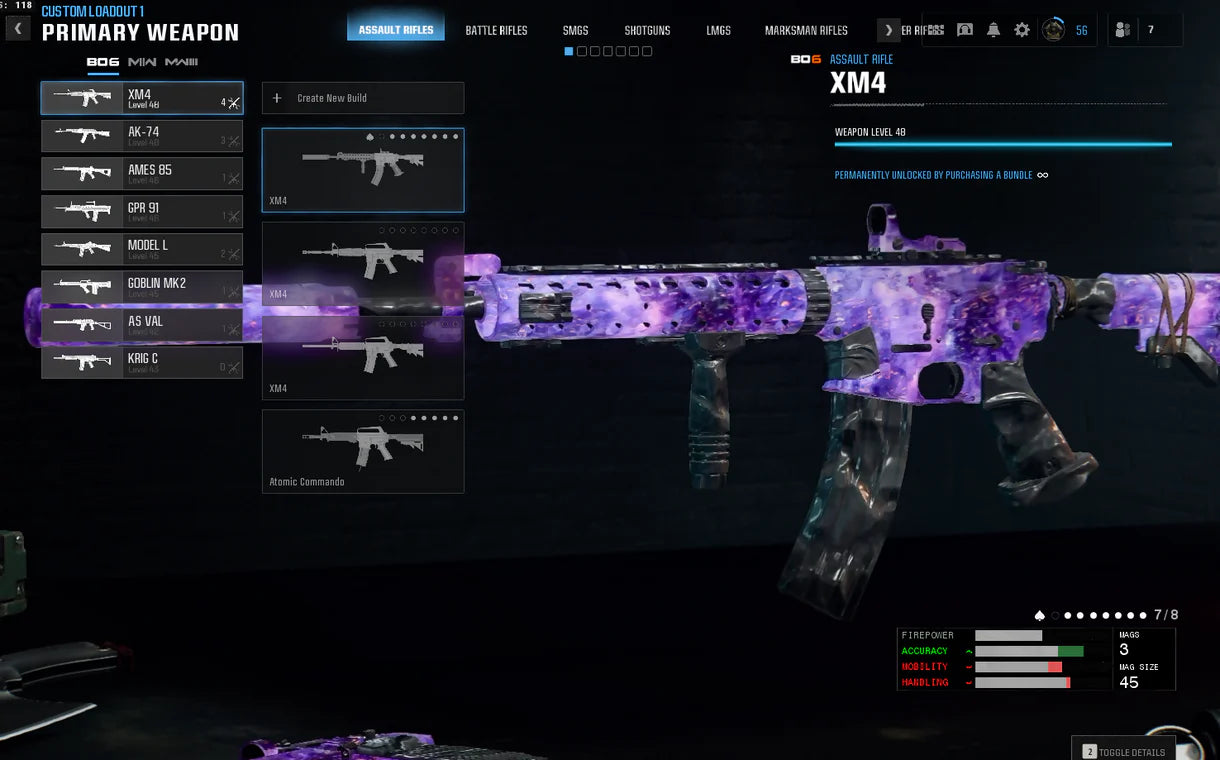Screen dimensions: 1220x760
Task: Choose the AK-74 from the weapon list
Action: (x=142, y=136)
